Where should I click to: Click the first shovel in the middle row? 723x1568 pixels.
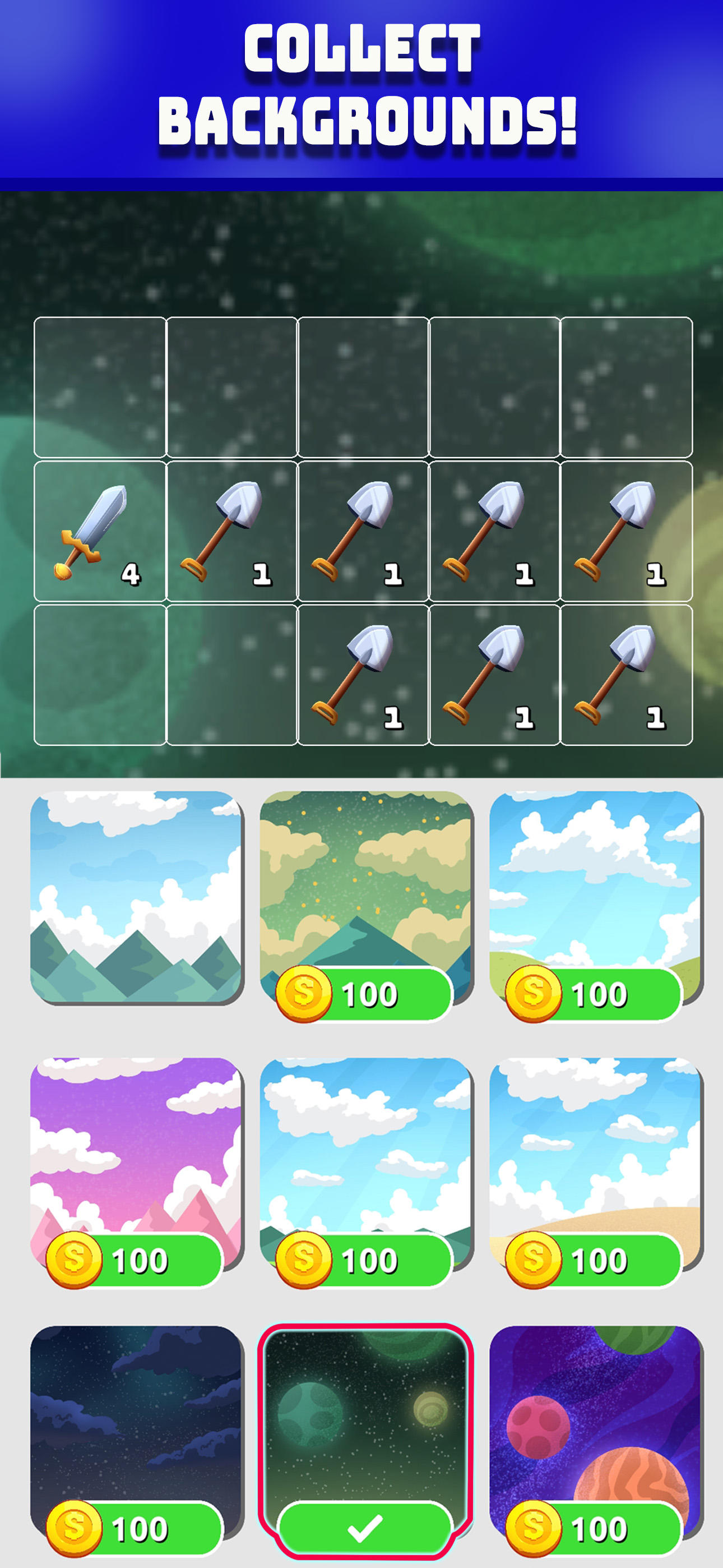click(x=231, y=529)
